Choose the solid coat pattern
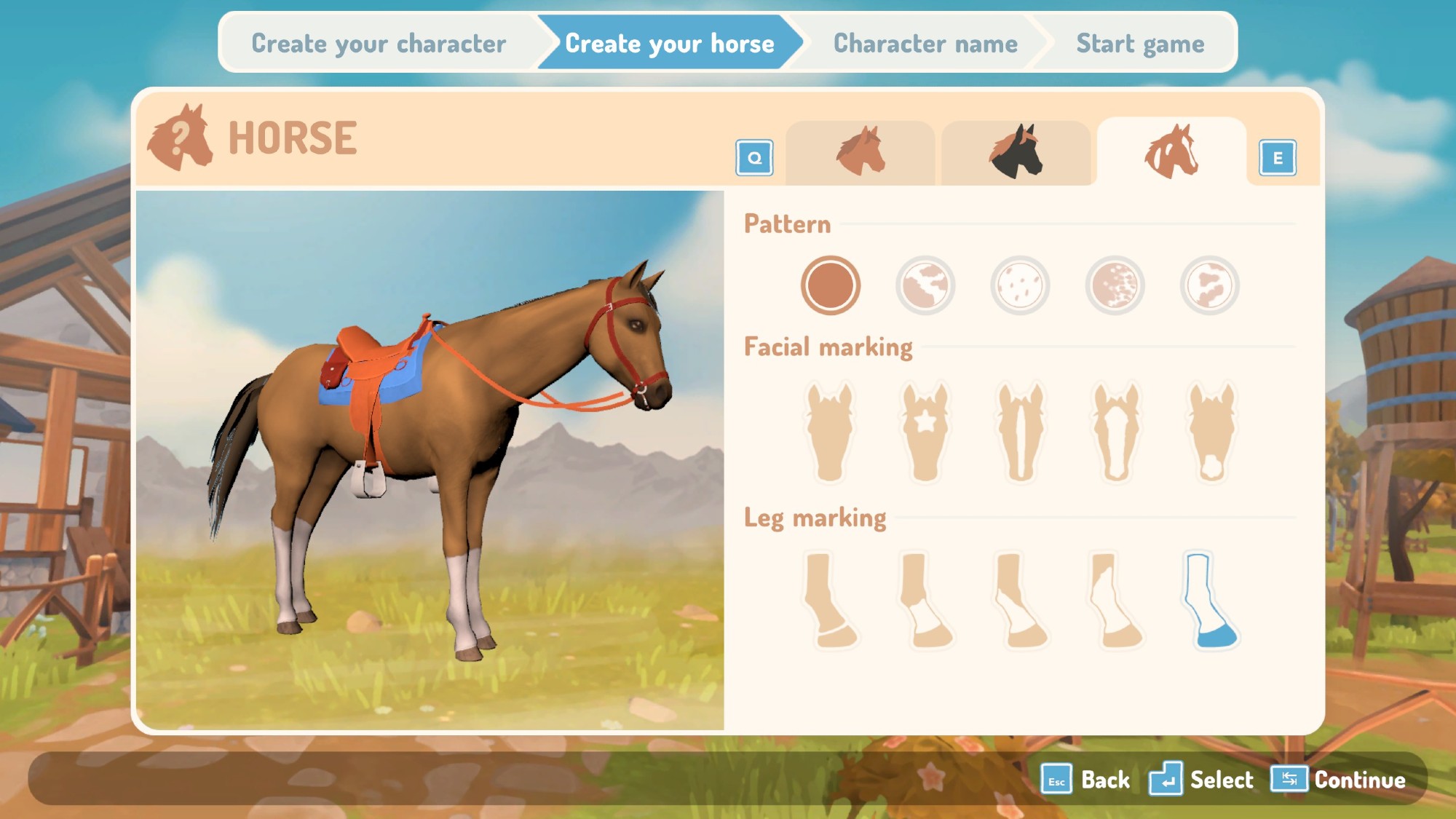 (x=830, y=285)
